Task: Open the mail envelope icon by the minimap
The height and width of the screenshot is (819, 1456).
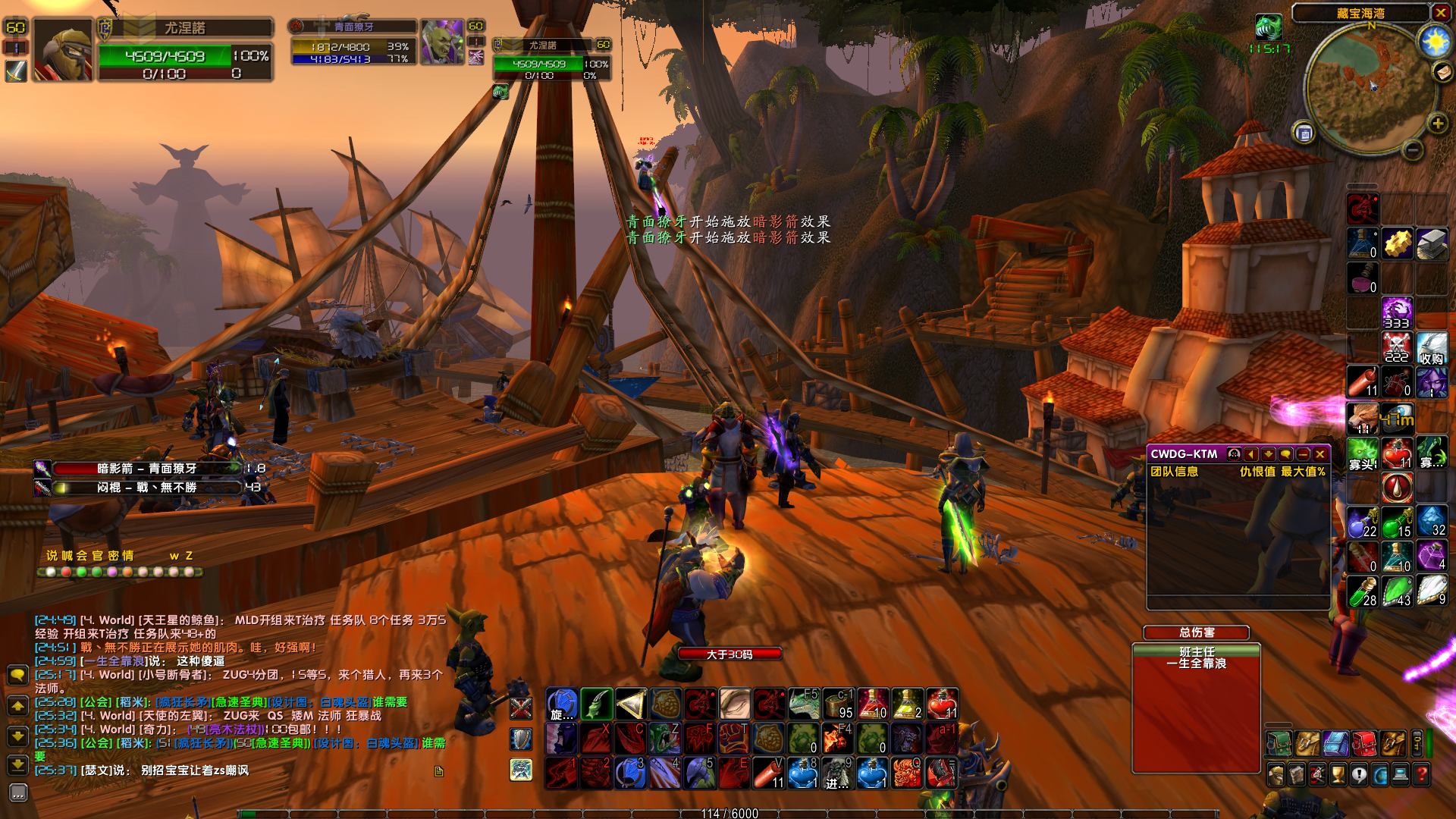Action: tap(1442, 71)
